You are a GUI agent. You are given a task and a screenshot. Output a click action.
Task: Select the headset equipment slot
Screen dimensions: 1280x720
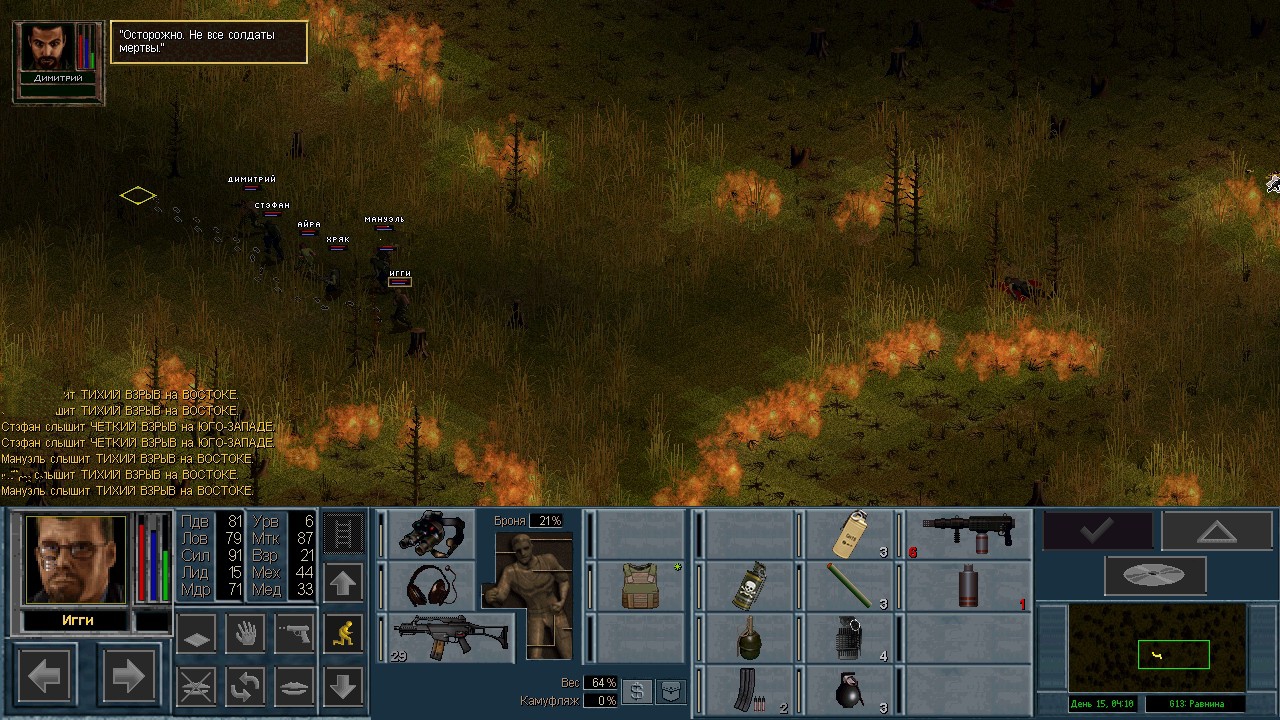click(431, 585)
